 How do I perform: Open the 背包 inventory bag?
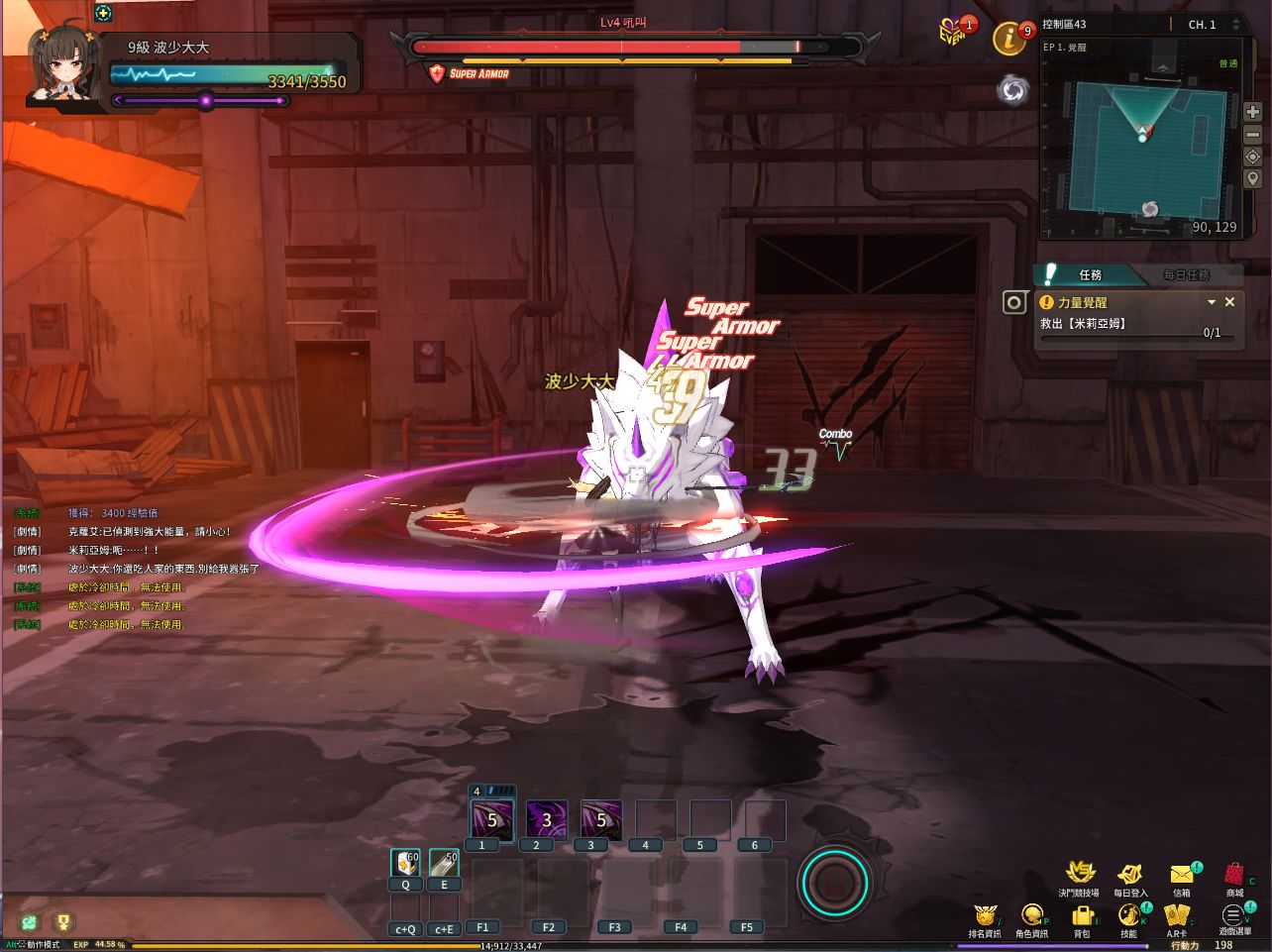(1082, 916)
